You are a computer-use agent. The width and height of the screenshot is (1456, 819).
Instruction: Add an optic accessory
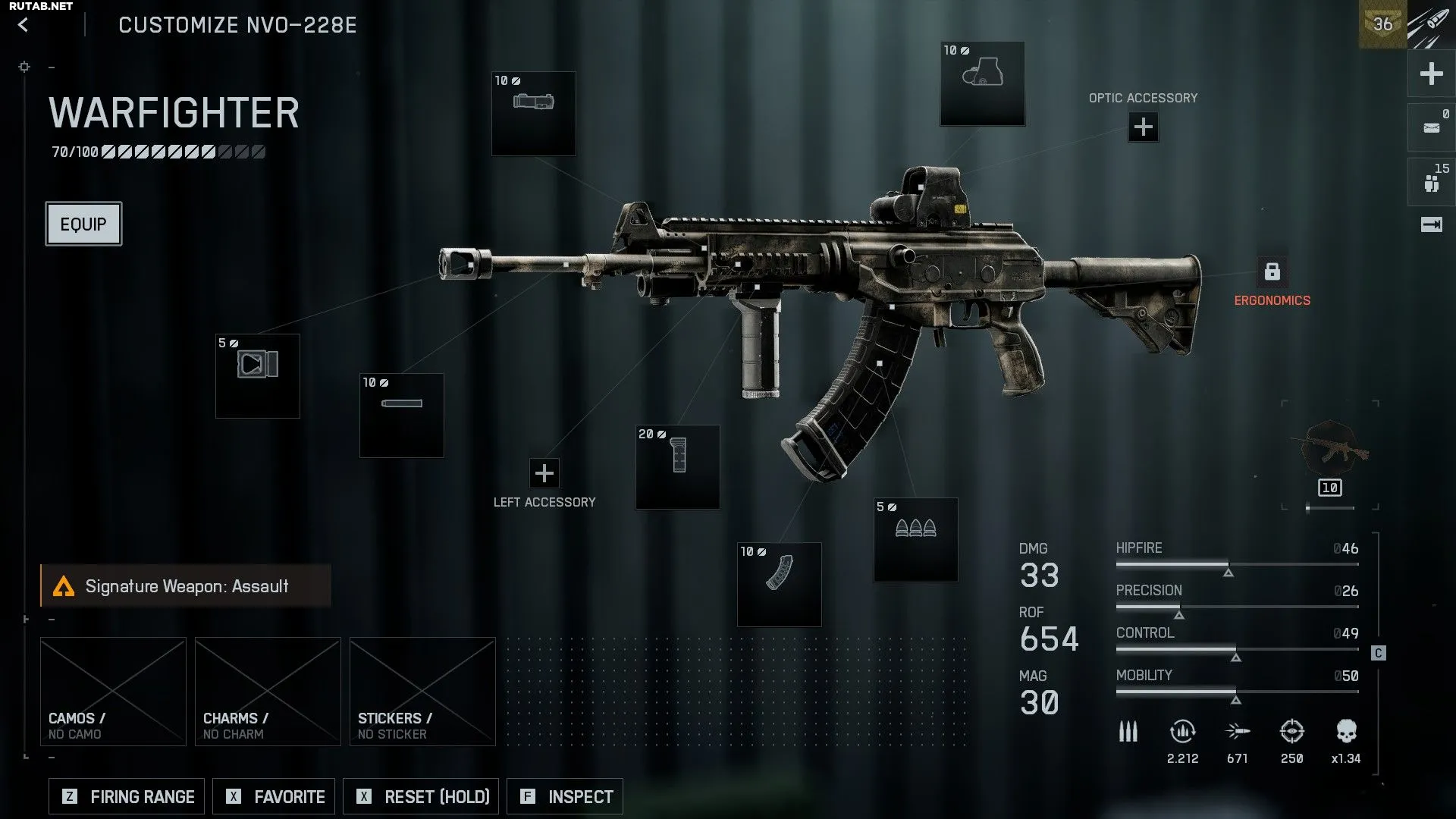tap(1143, 127)
